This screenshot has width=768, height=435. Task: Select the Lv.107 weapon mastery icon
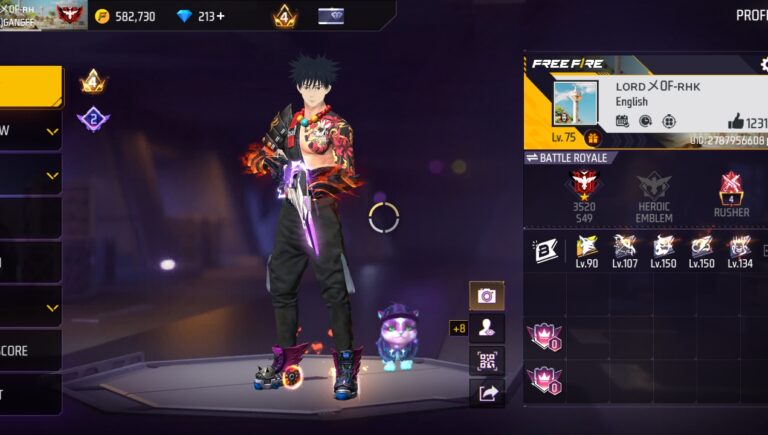pyautogui.click(x=625, y=248)
